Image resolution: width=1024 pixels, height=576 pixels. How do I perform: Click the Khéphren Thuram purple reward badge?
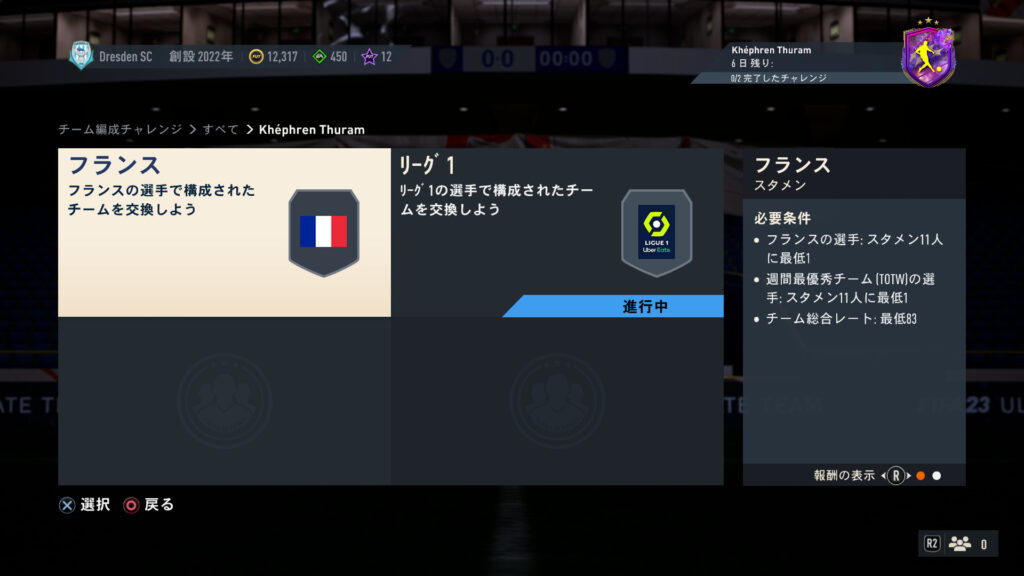pyautogui.click(x=928, y=56)
